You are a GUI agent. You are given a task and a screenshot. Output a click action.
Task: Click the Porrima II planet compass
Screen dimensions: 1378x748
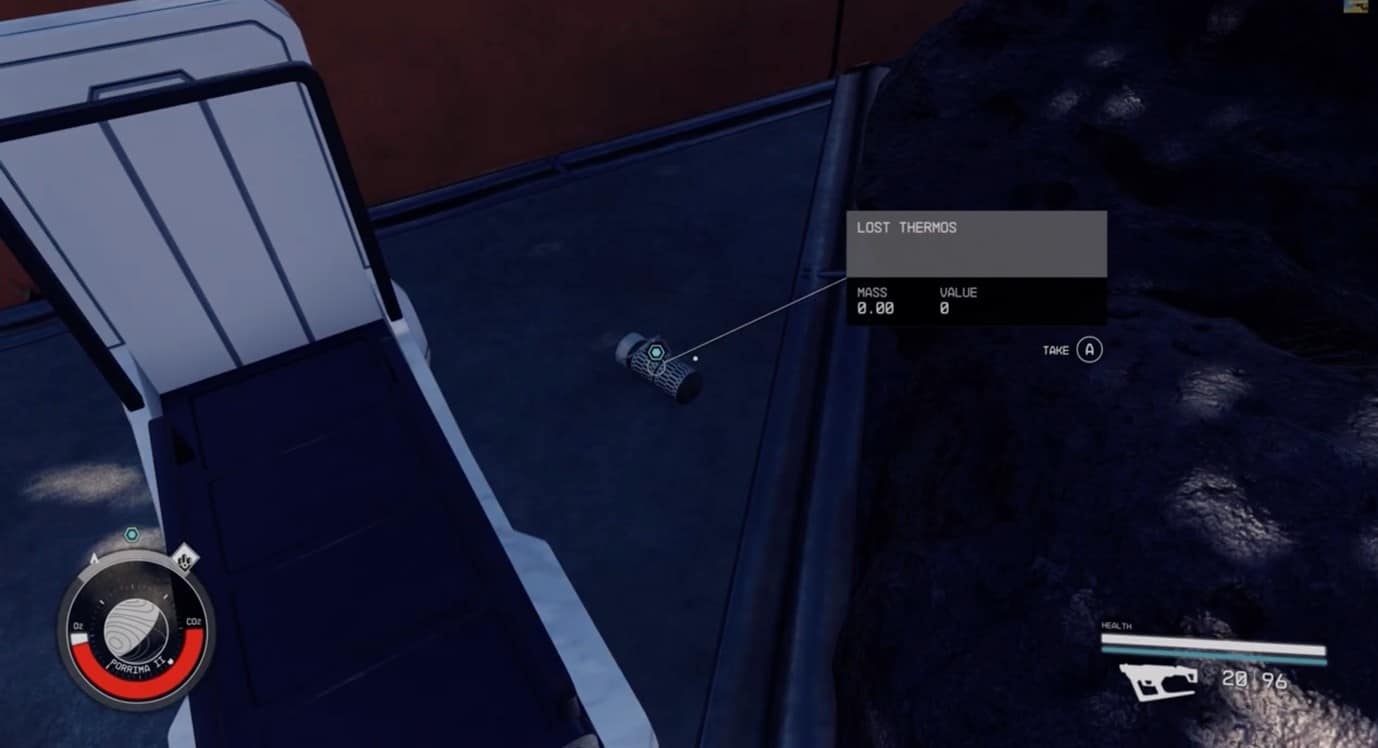tap(136, 626)
